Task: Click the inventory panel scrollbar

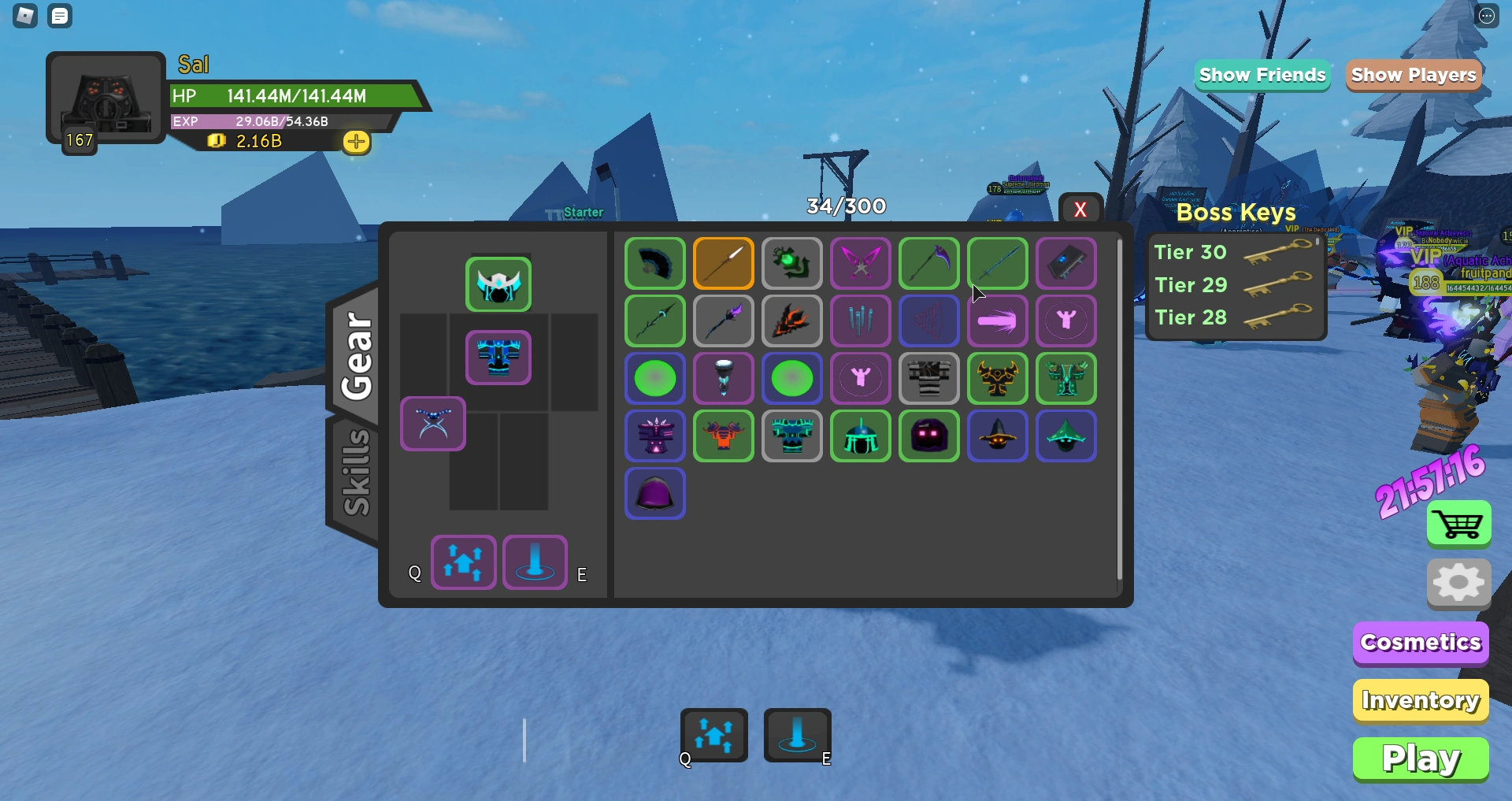Action: coord(1121,410)
